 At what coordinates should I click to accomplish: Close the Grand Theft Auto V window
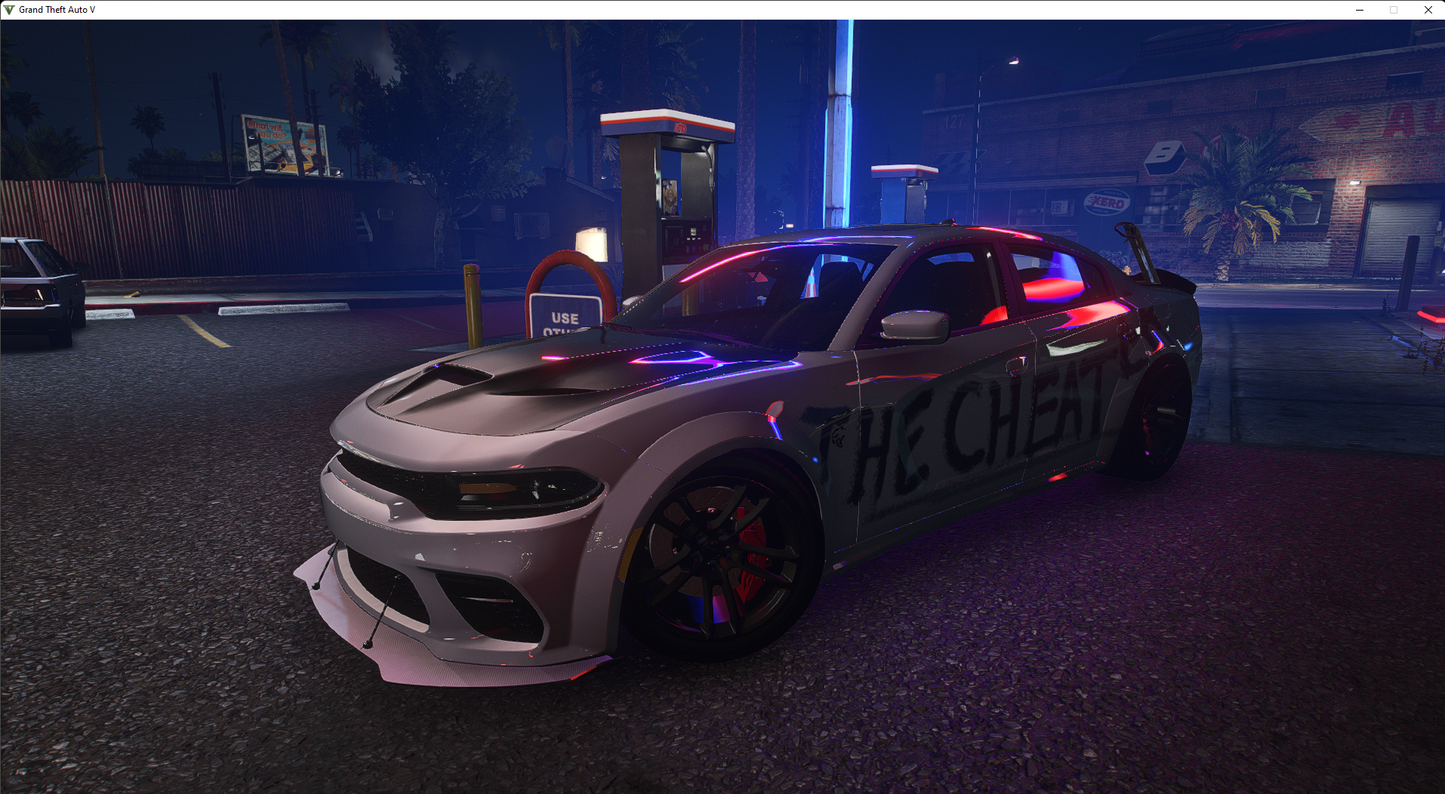click(1428, 10)
